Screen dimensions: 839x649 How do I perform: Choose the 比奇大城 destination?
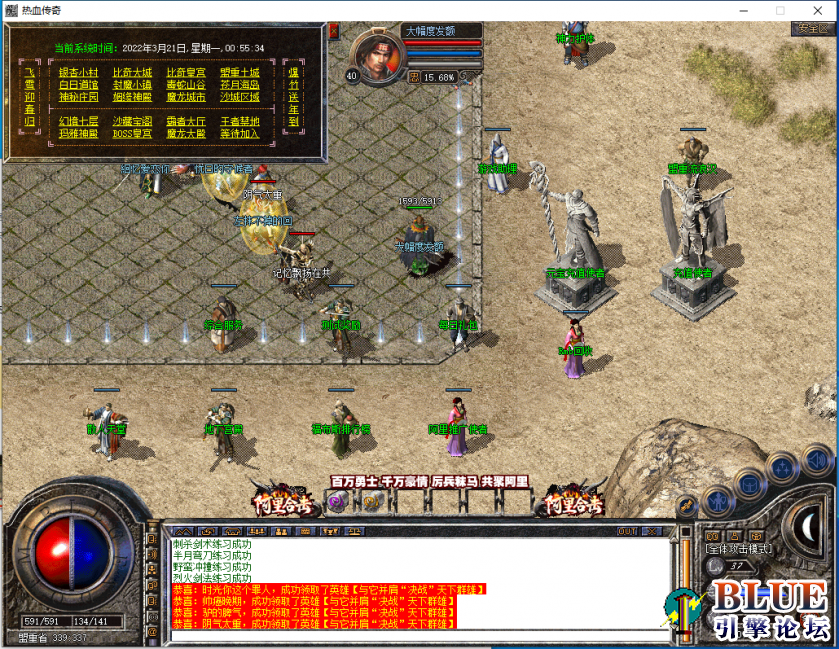[132, 72]
